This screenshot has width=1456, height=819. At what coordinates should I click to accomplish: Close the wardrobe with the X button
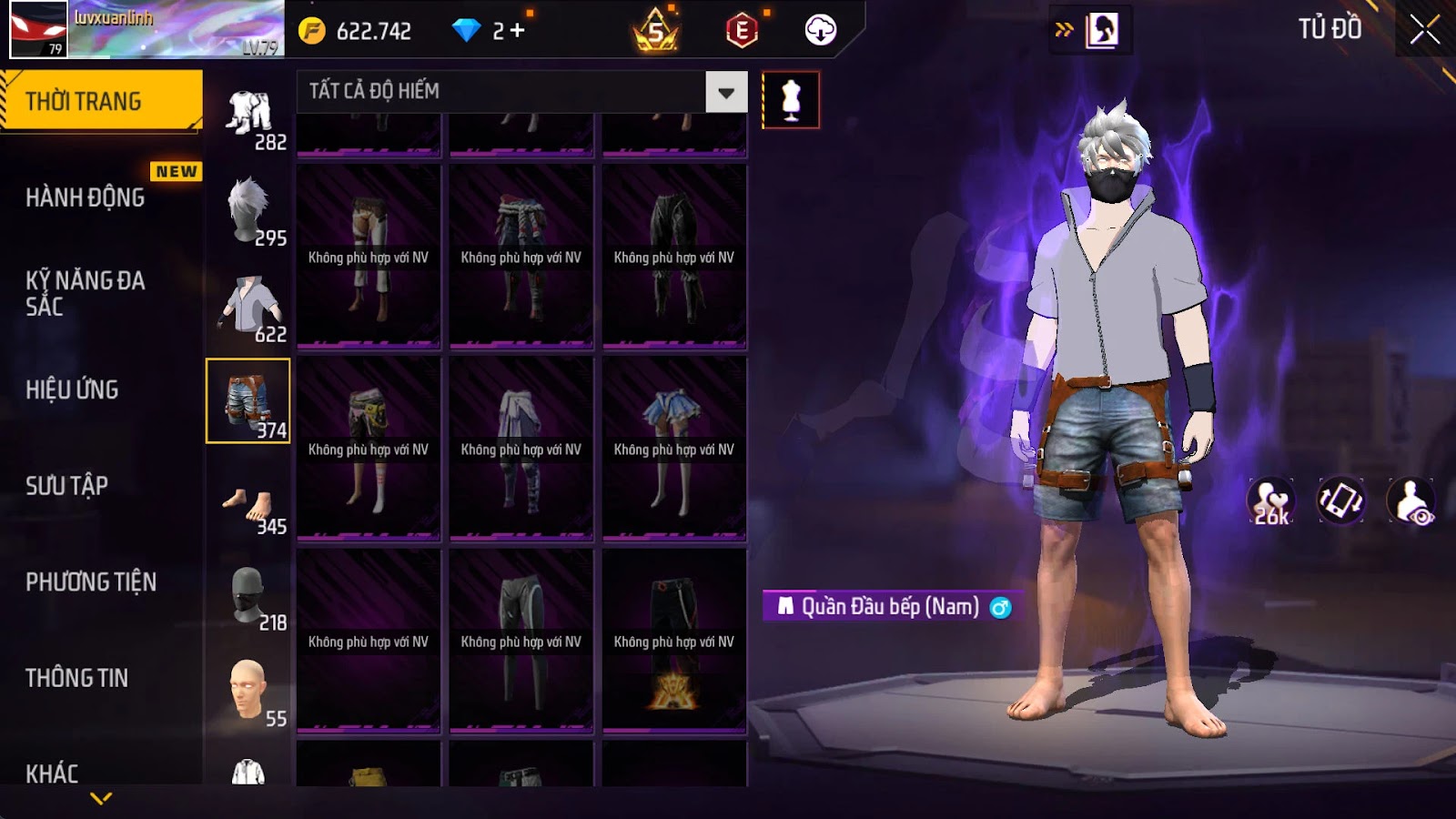[x=1424, y=30]
